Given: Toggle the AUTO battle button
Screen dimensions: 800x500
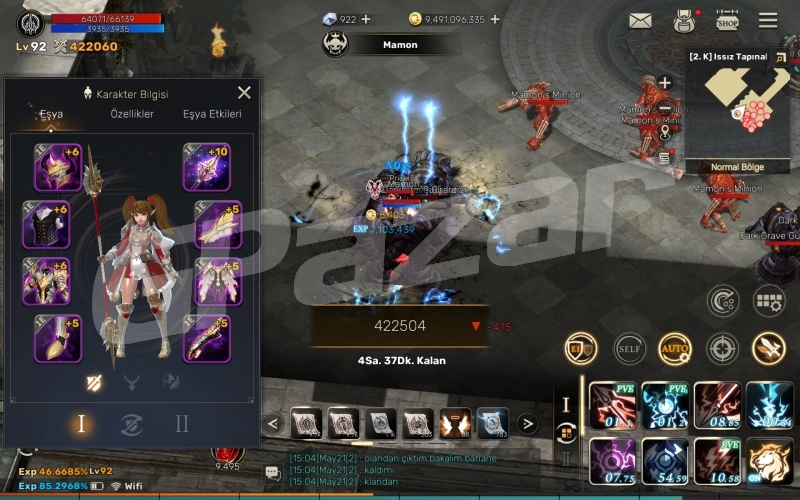Looking at the screenshot, I should coord(675,348).
